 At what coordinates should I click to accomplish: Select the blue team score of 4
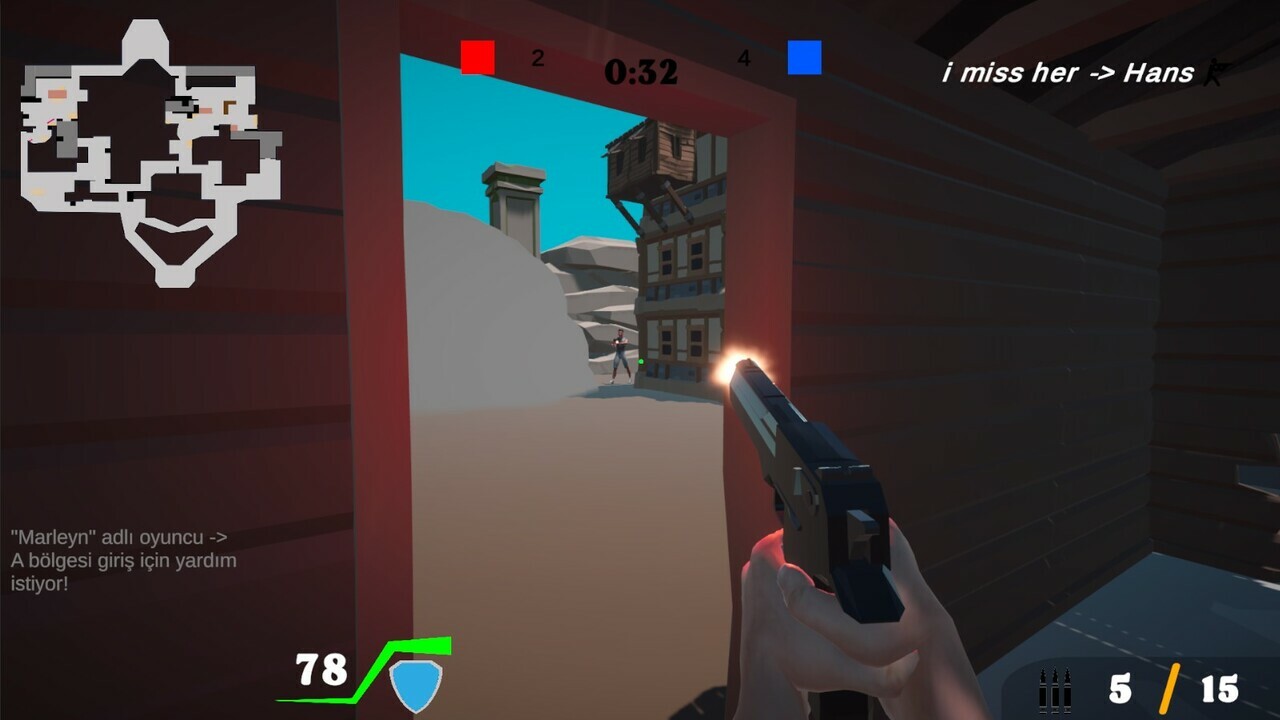[742, 58]
